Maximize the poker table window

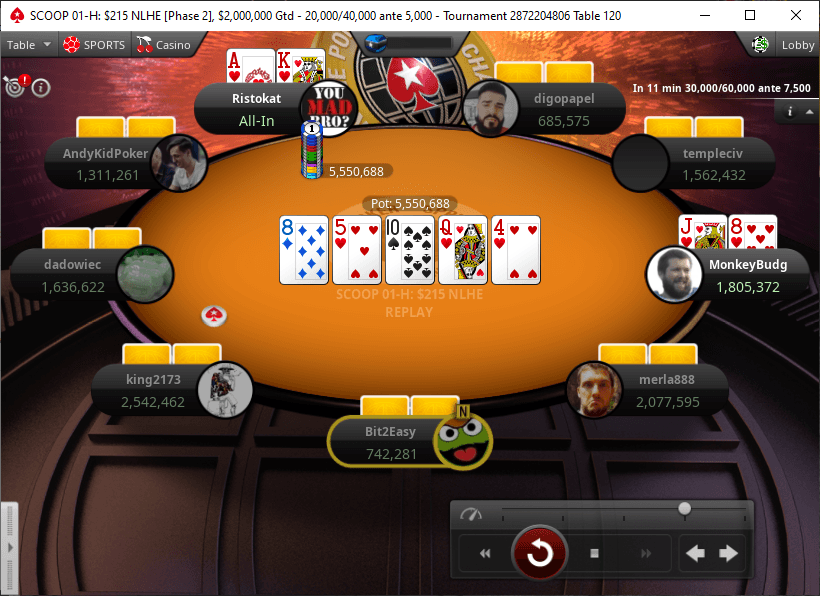(x=751, y=15)
